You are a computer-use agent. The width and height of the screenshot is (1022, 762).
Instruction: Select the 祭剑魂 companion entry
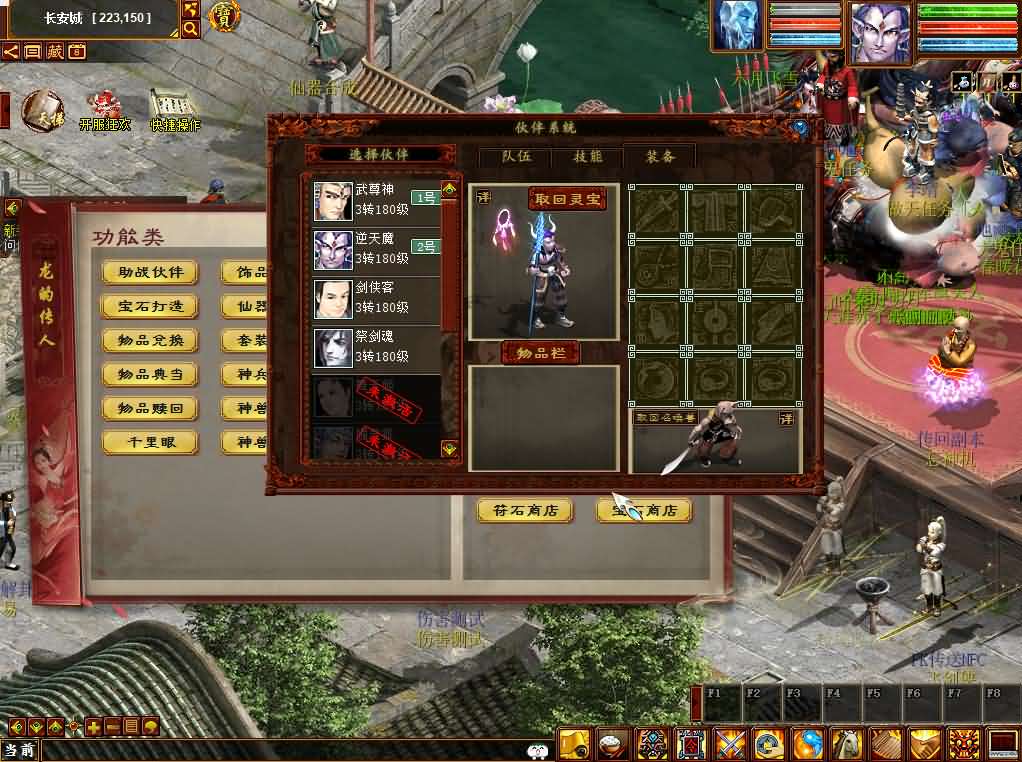[376, 348]
